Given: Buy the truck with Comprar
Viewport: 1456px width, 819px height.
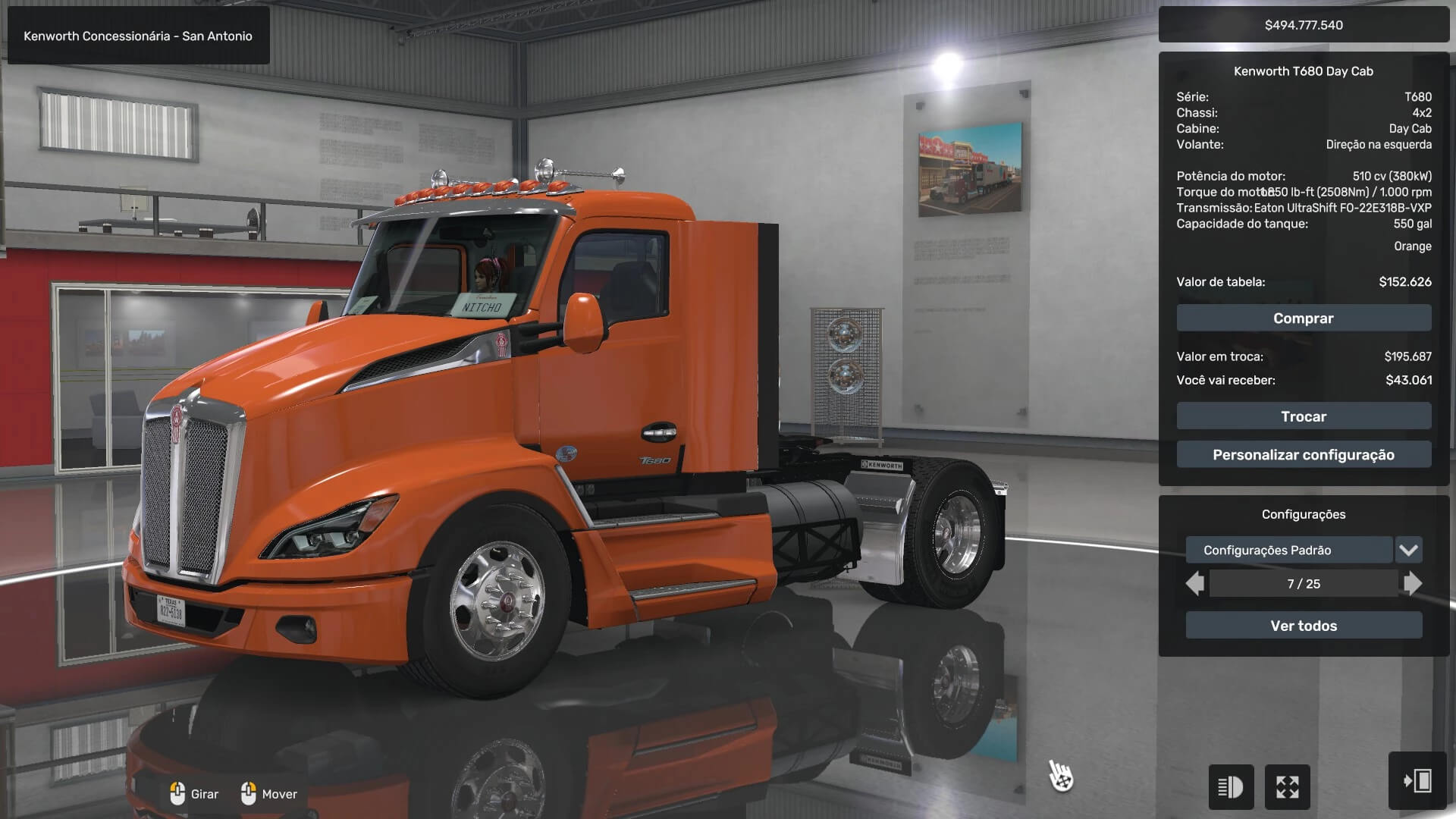Looking at the screenshot, I should pos(1304,318).
